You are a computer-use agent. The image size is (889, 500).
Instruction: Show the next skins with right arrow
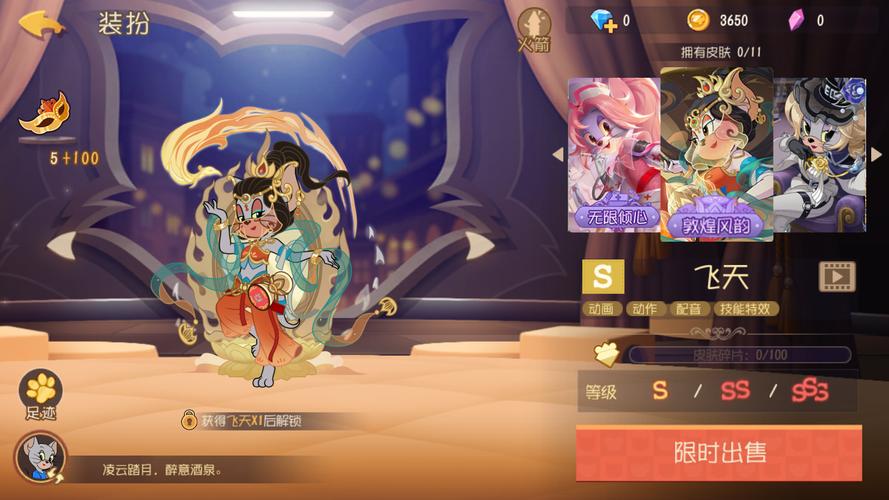coord(876,155)
